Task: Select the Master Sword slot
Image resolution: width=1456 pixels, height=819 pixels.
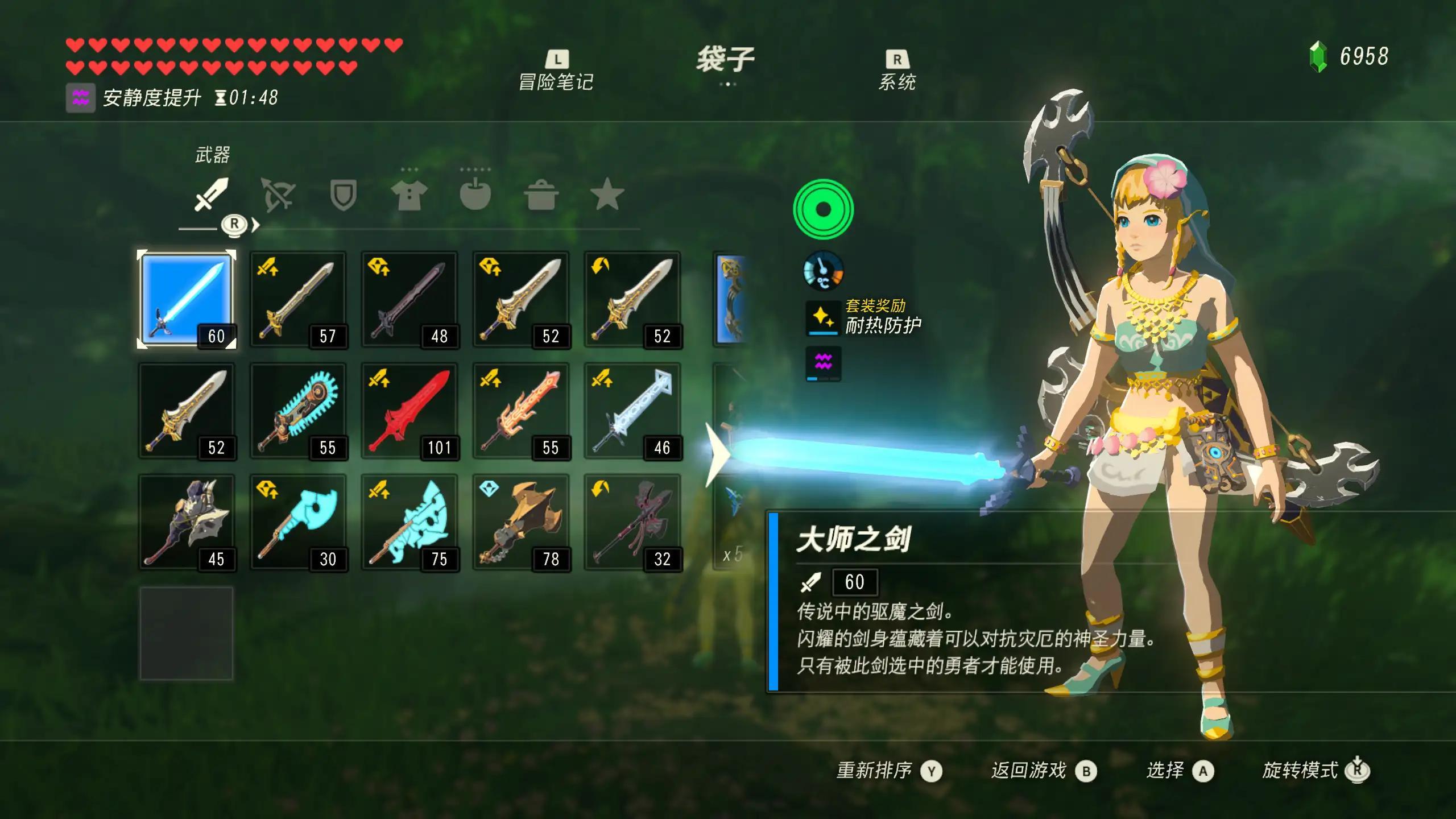Action: click(x=187, y=299)
